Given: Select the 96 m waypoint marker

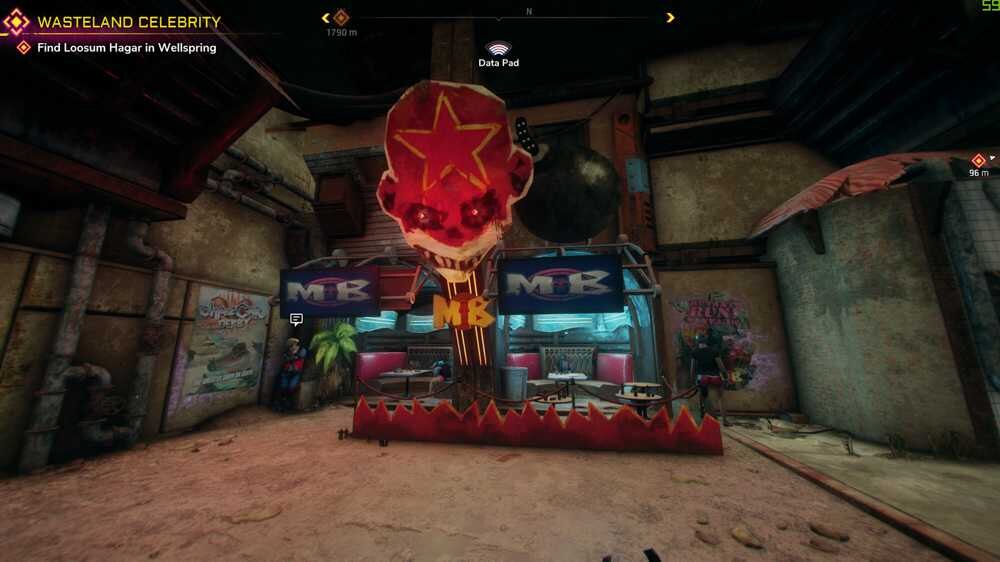Looking at the screenshot, I should (x=978, y=160).
